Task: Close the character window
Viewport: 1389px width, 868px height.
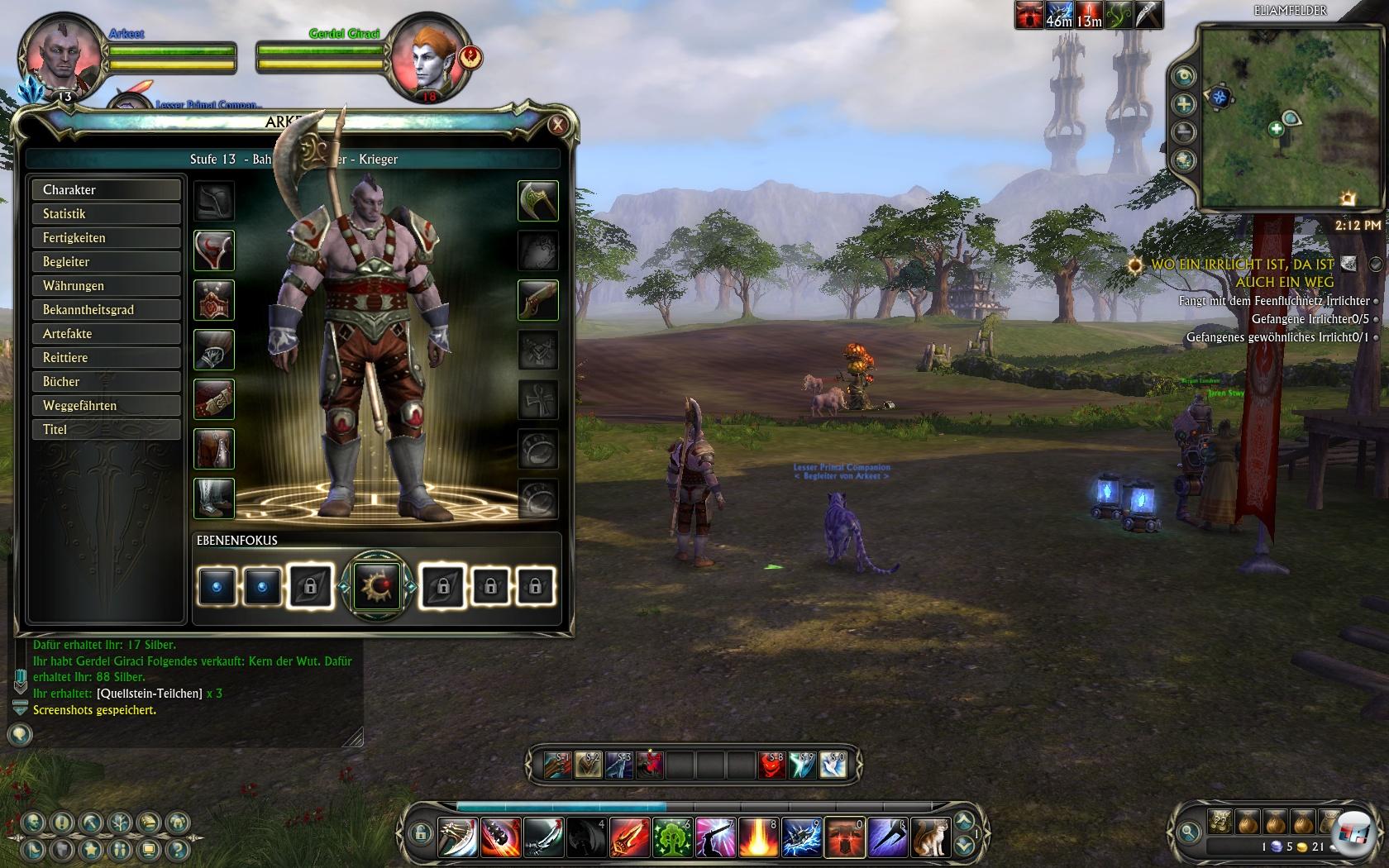Action: pos(558,125)
